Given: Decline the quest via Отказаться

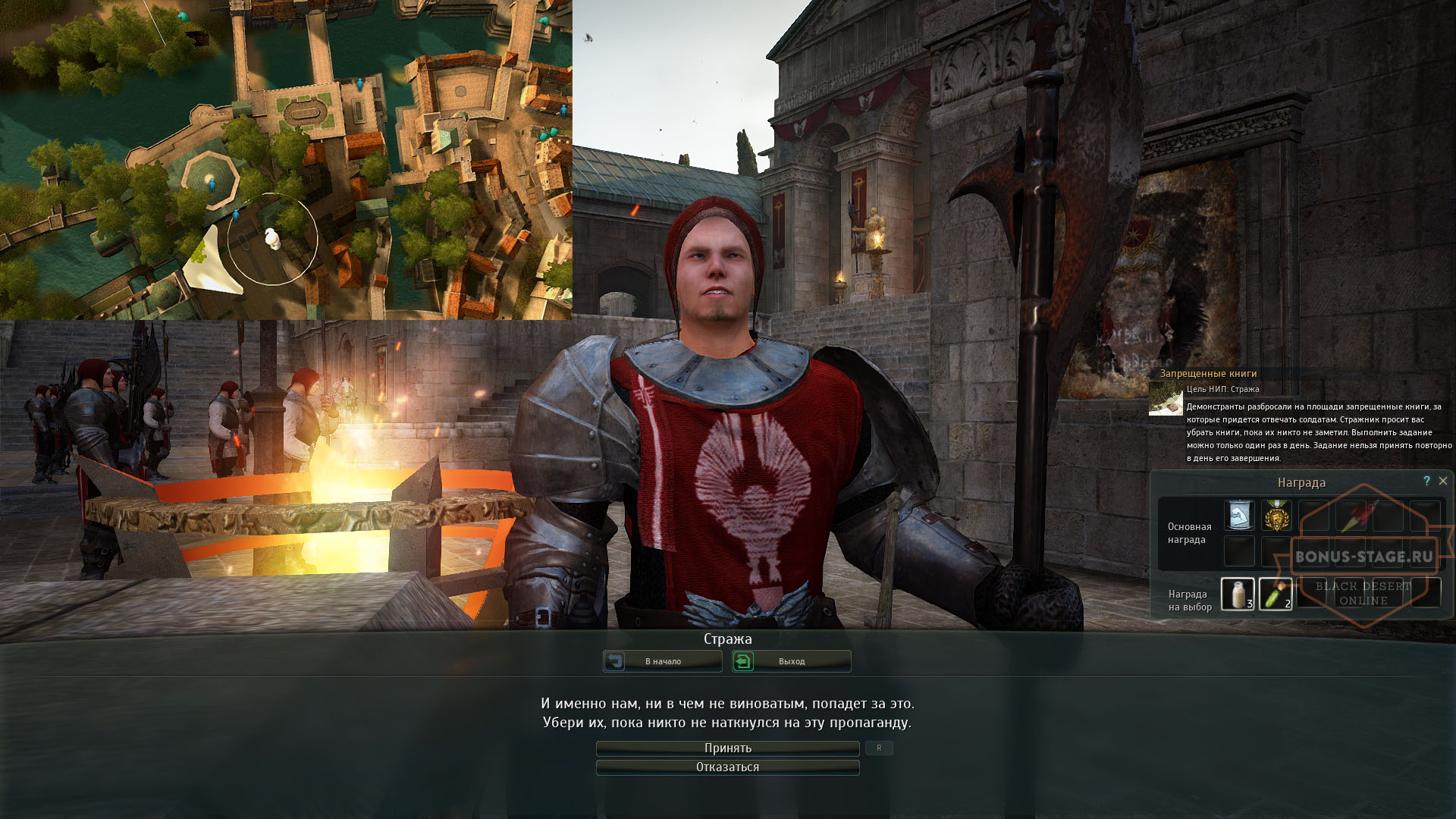Looking at the screenshot, I should tap(727, 767).
